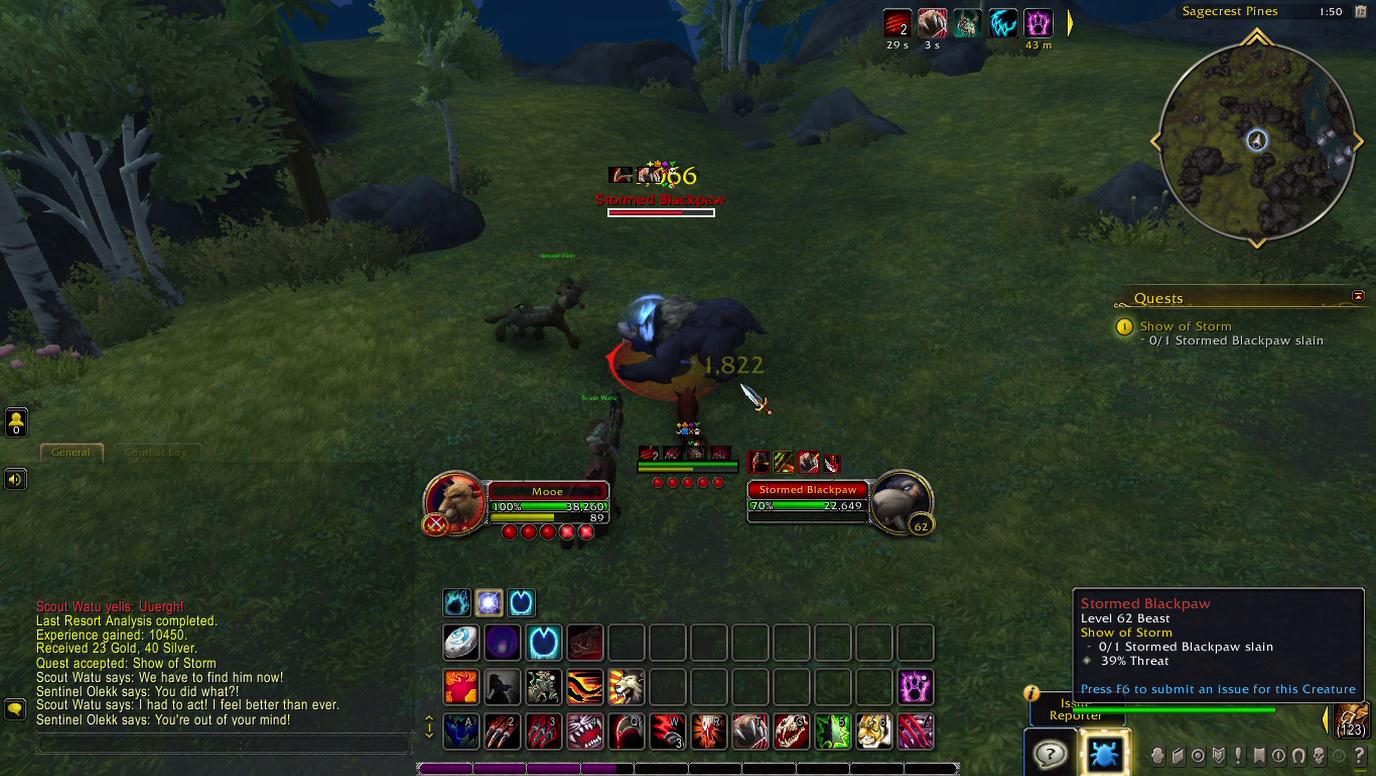
Task: Activate the green lightning ability on key 5
Action: 832,731
